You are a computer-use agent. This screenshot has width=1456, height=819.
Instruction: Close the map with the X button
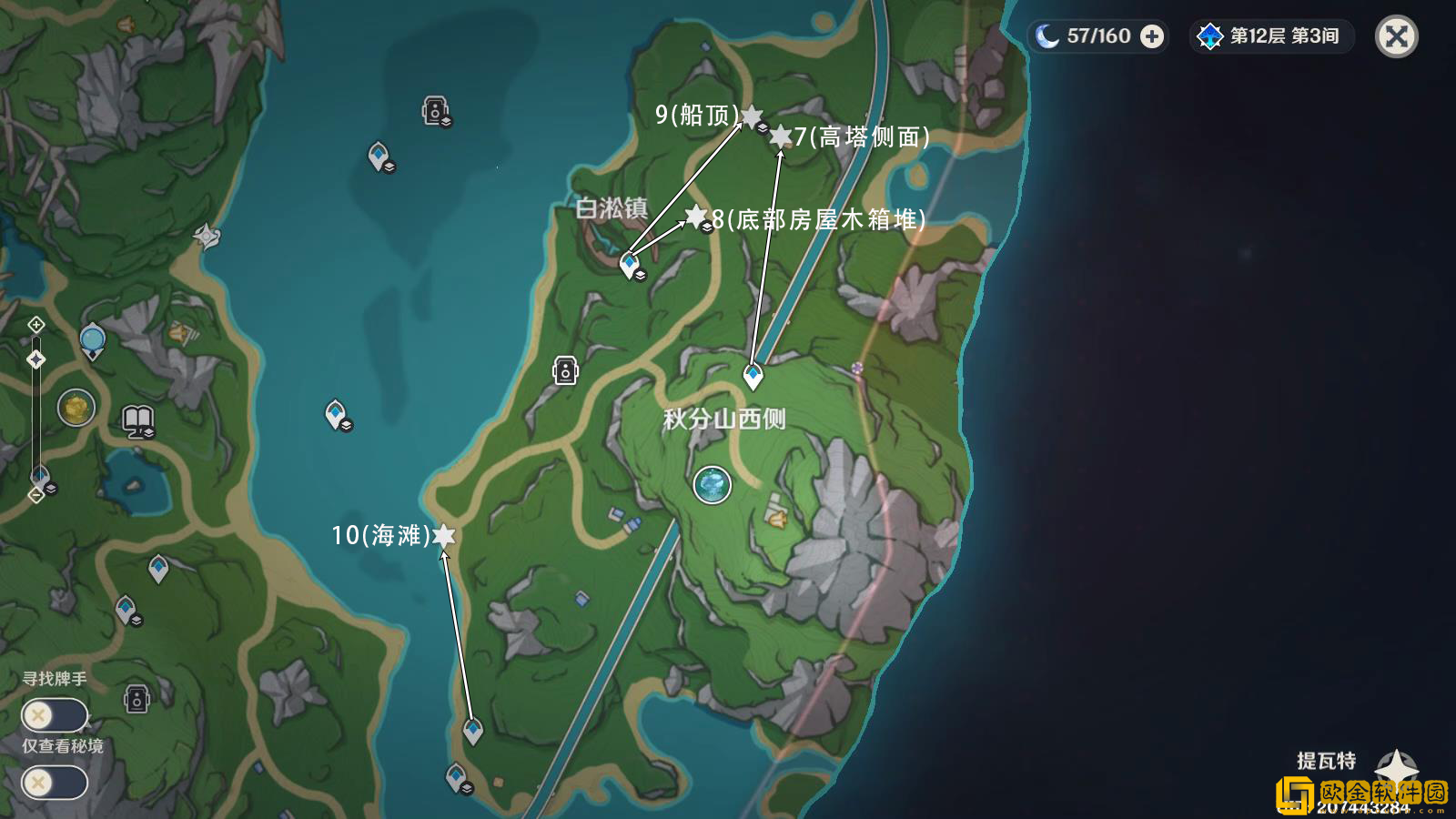(1396, 37)
